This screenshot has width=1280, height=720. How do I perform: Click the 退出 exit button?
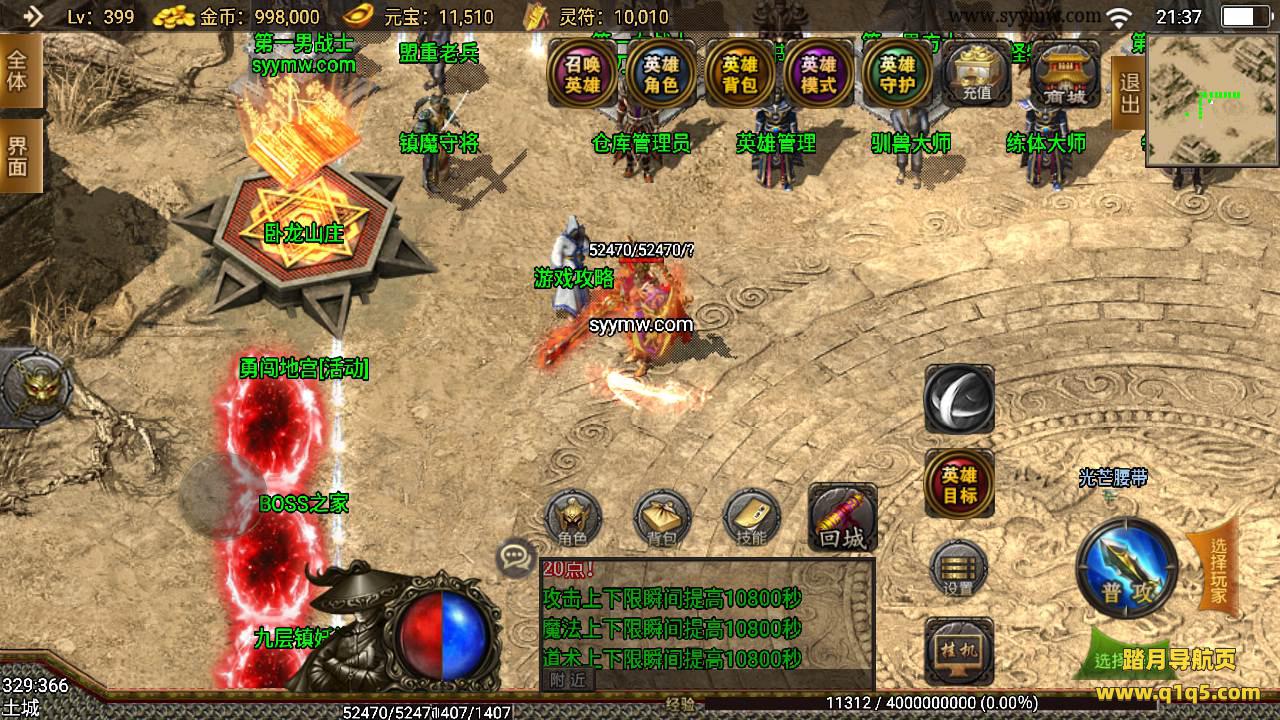click(1129, 93)
